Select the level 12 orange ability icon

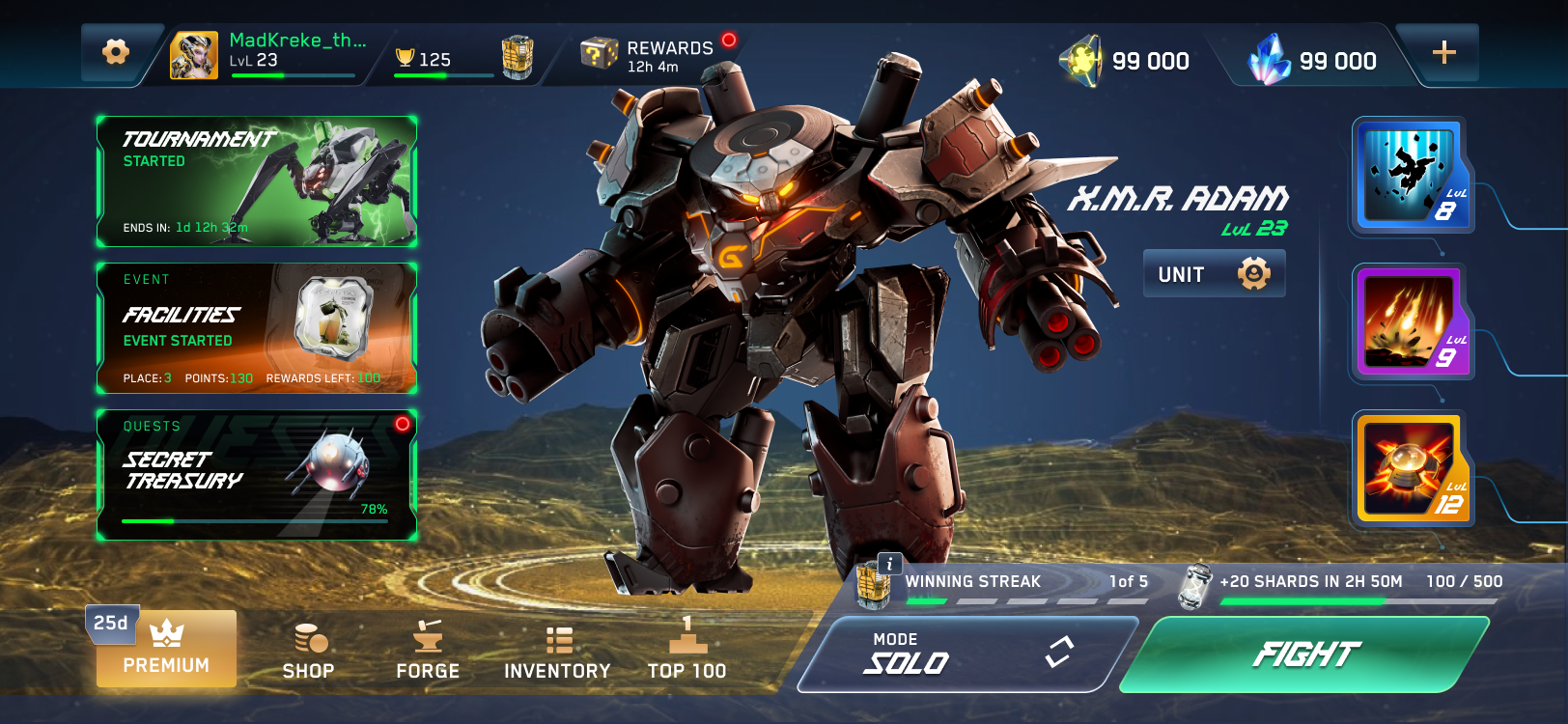point(1411,469)
